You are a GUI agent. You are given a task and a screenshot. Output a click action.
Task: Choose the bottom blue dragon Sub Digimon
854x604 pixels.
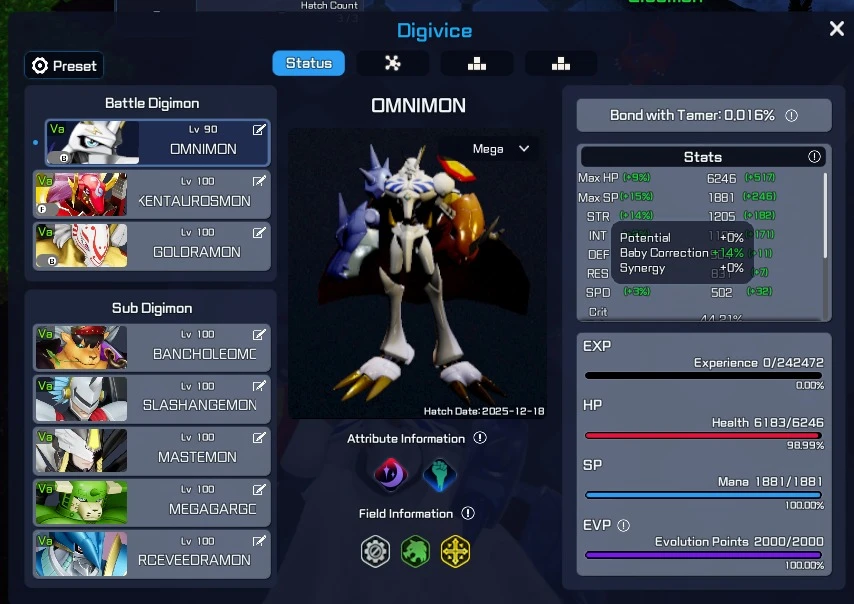point(152,553)
